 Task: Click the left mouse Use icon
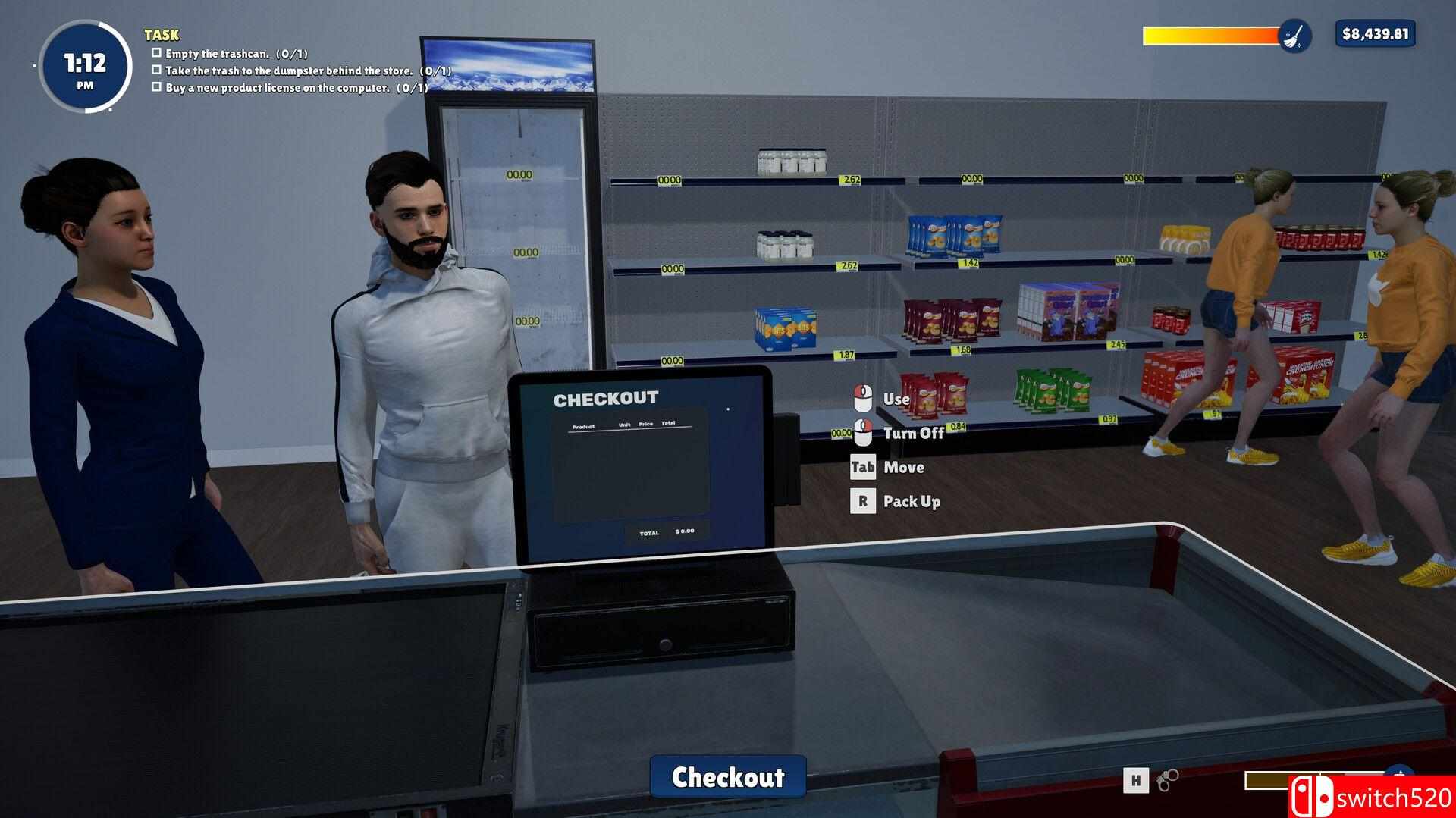tap(862, 397)
